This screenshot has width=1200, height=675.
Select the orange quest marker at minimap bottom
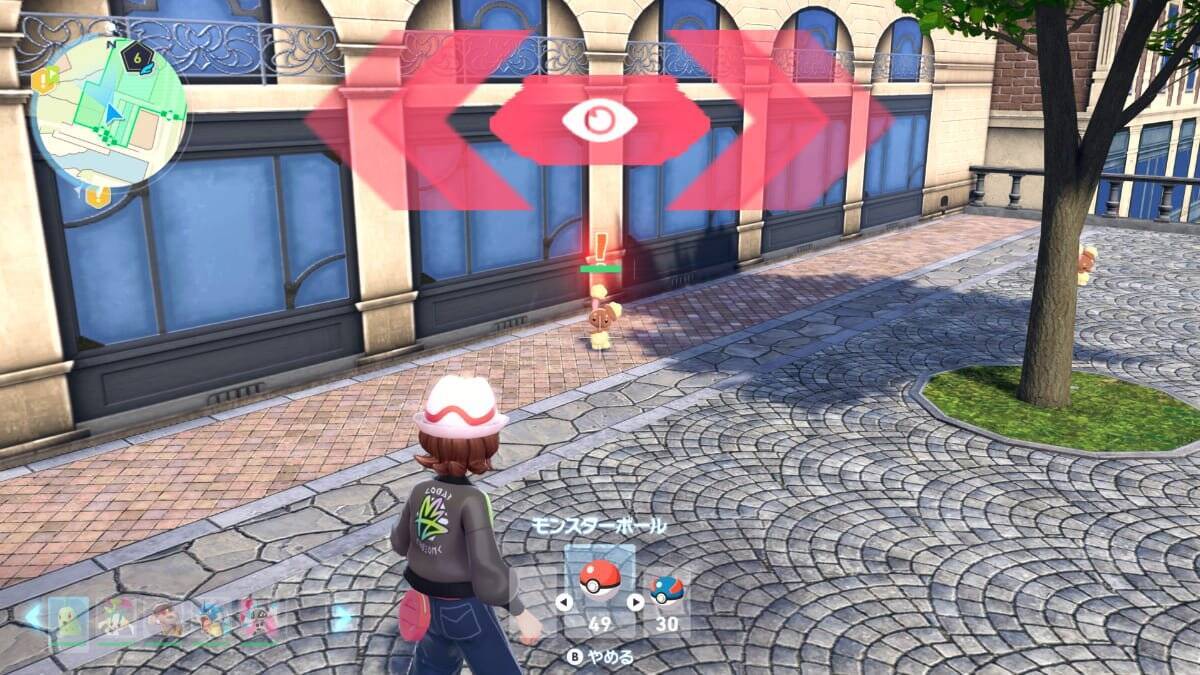coord(97,195)
